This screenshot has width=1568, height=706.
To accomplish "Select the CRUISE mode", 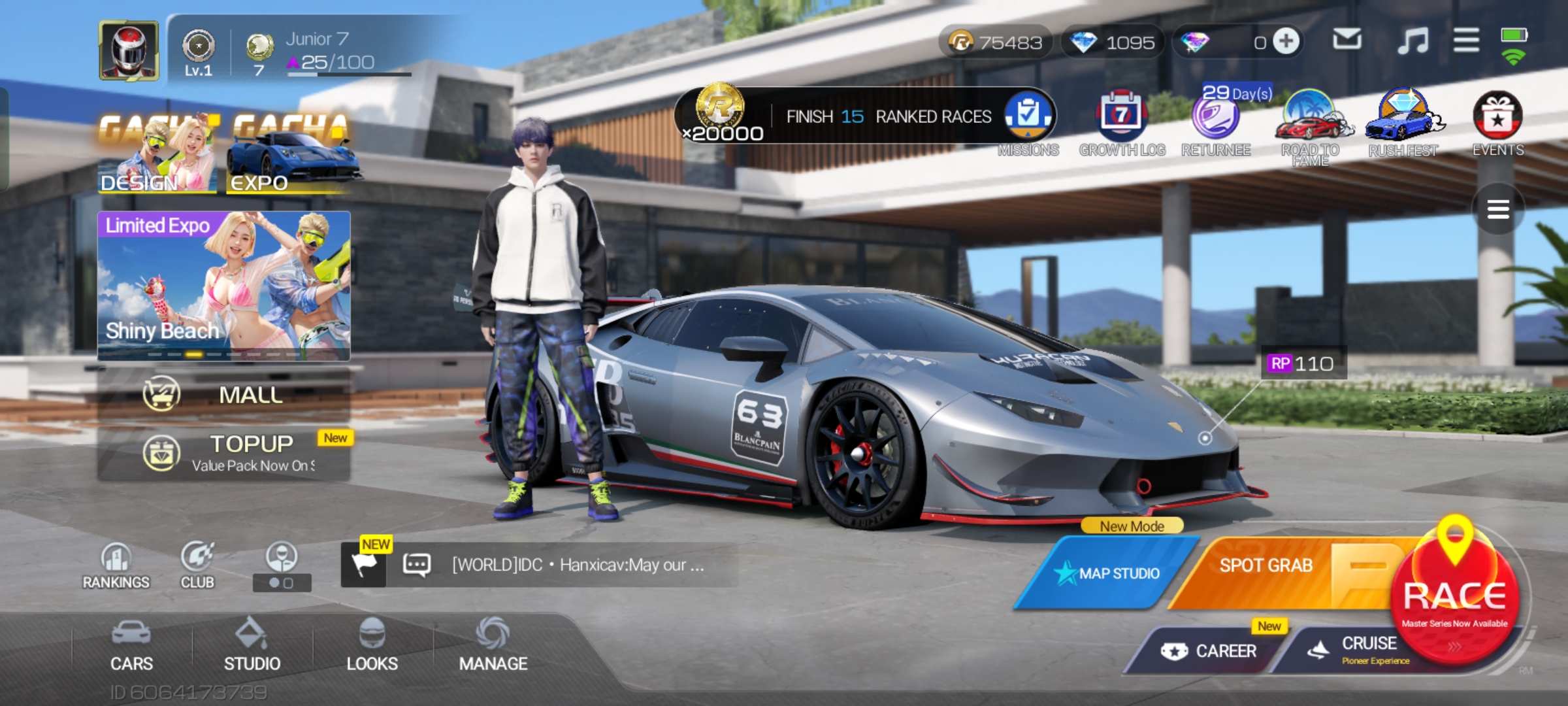I will coord(1359,649).
